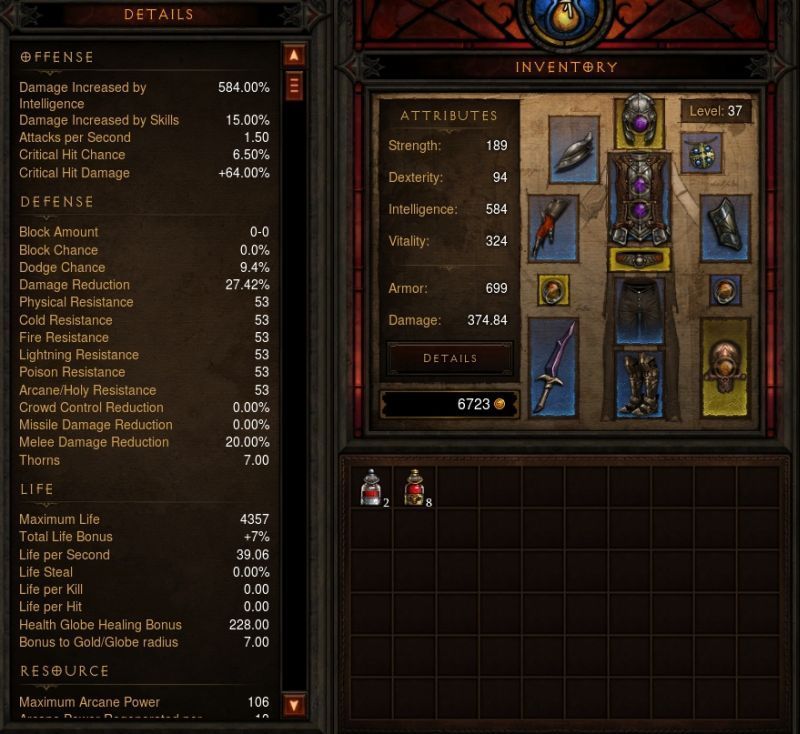Select the ring in the blue slot
Screen dimensions: 800x734
point(725,290)
